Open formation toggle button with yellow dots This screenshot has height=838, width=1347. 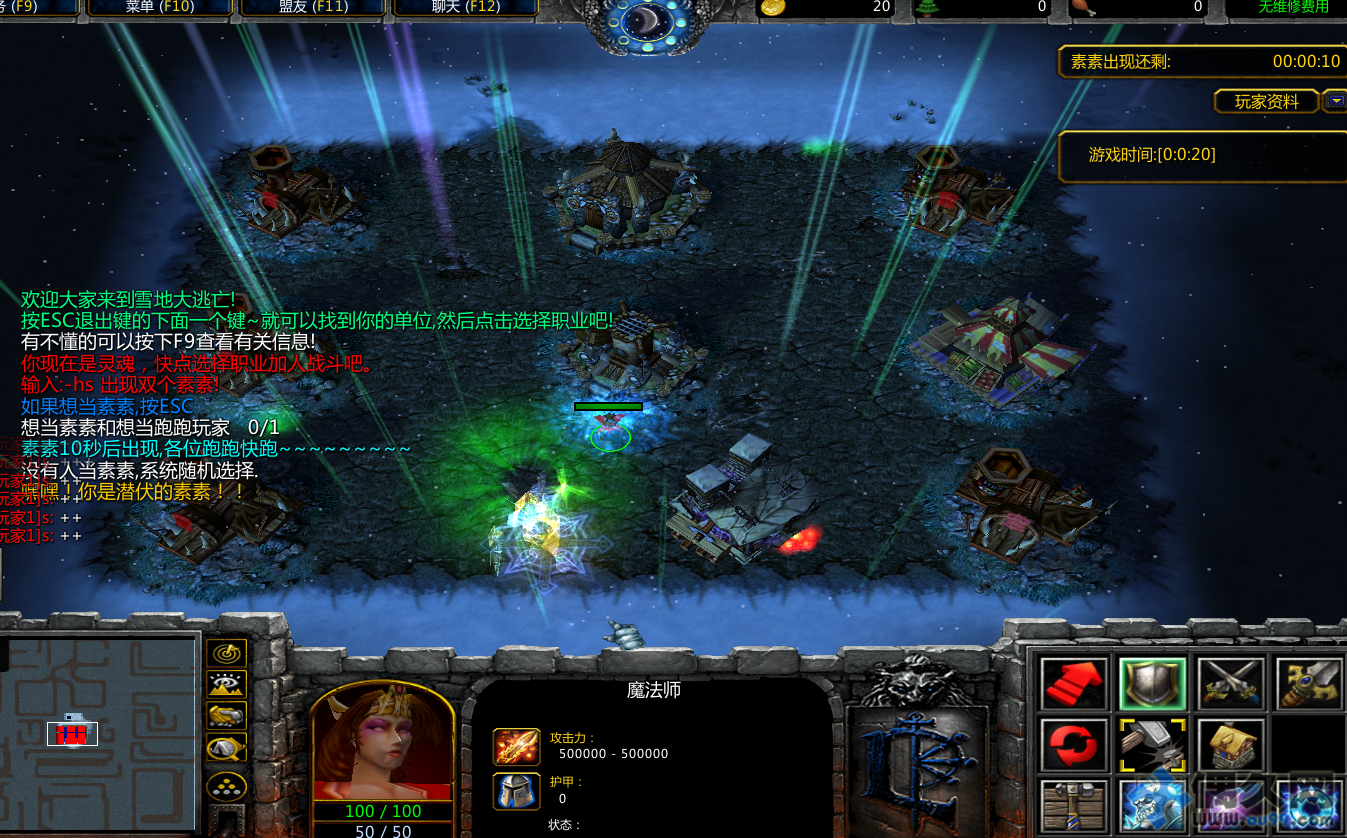[226, 785]
